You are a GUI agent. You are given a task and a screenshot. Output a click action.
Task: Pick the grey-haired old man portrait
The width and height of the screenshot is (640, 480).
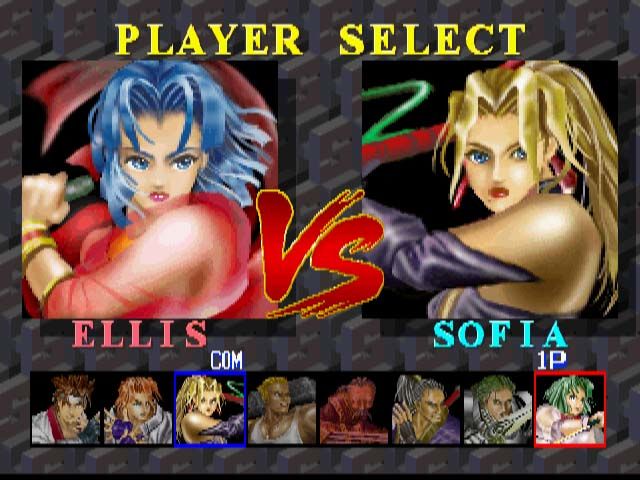pos(425,409)
